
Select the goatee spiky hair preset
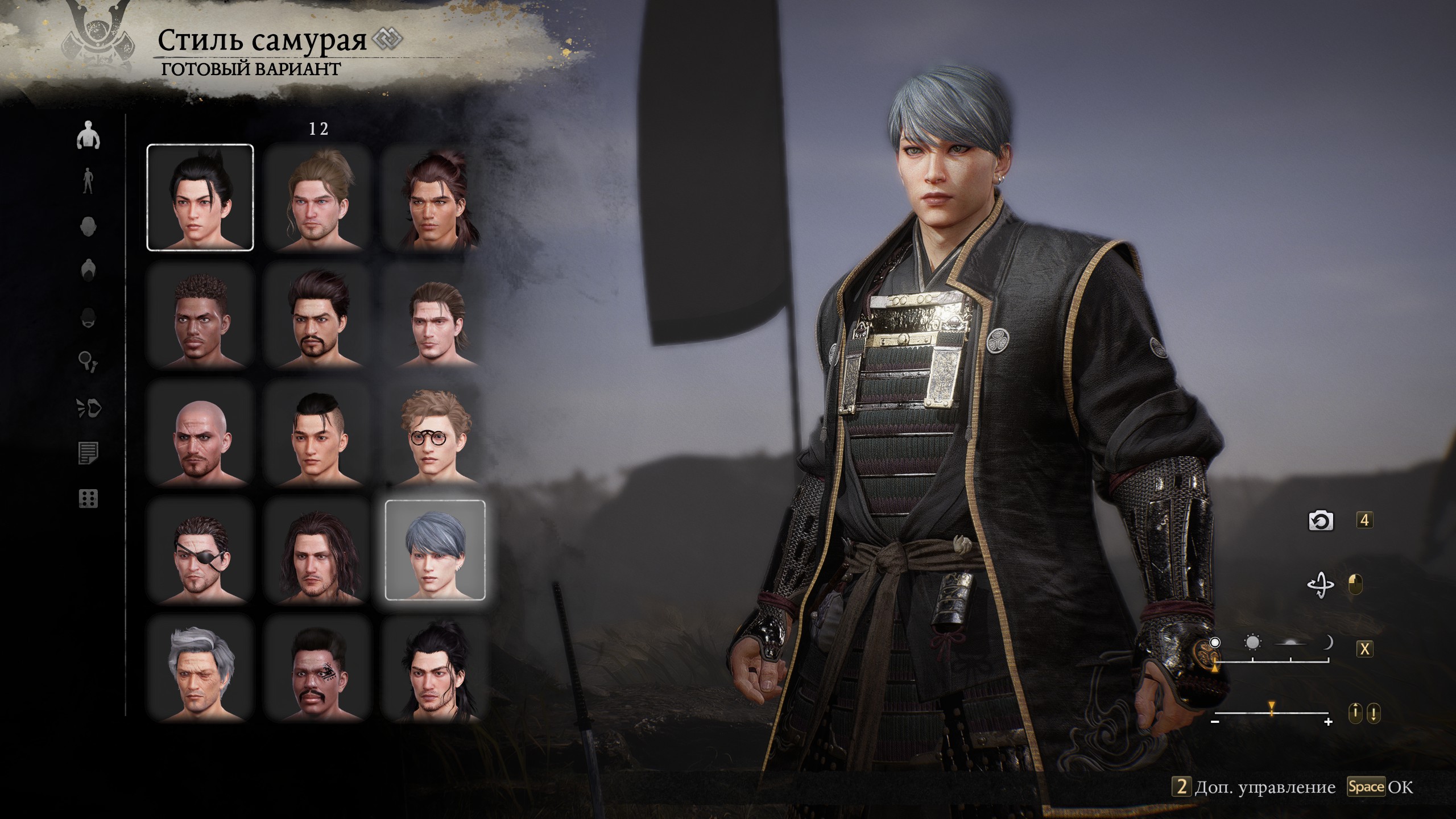click(317, 315)
